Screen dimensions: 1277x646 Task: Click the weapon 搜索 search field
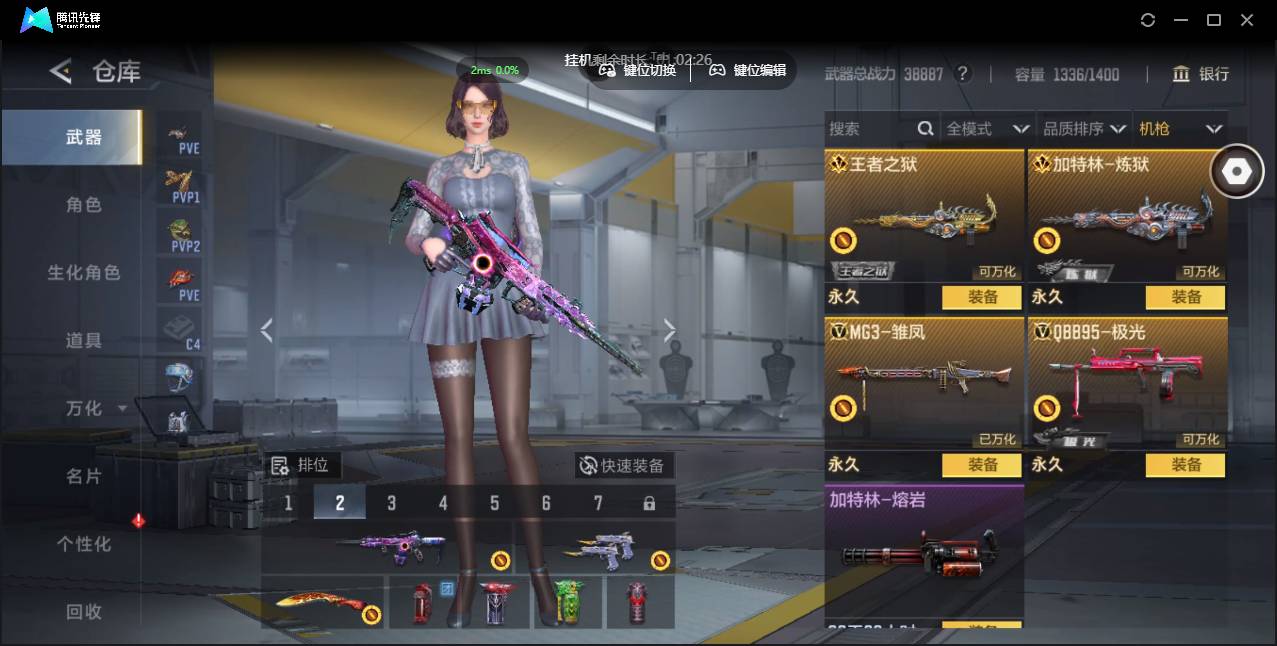click(x=870, y=129)
